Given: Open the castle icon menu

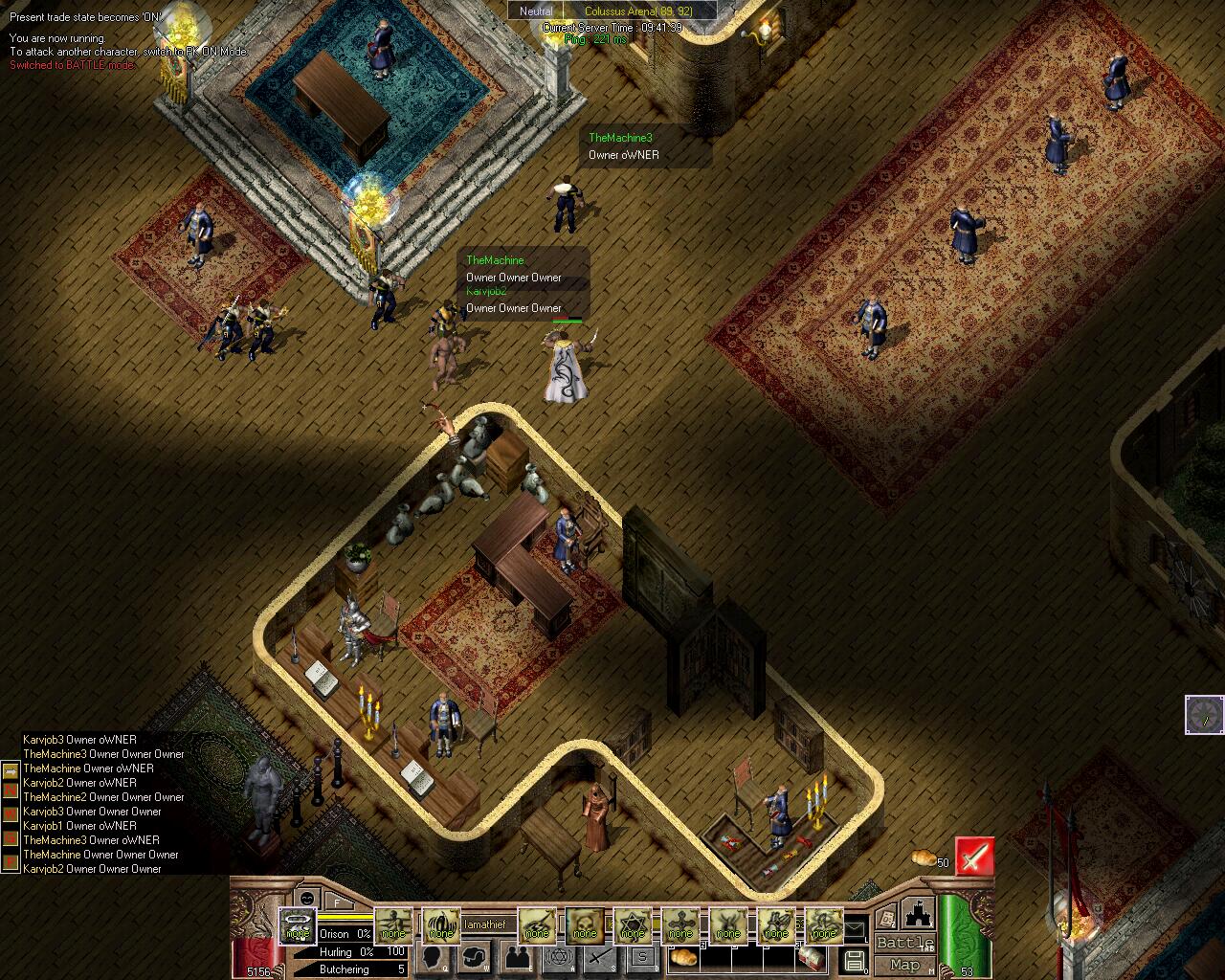Looking at the screenshot, I should click(918, 914).
